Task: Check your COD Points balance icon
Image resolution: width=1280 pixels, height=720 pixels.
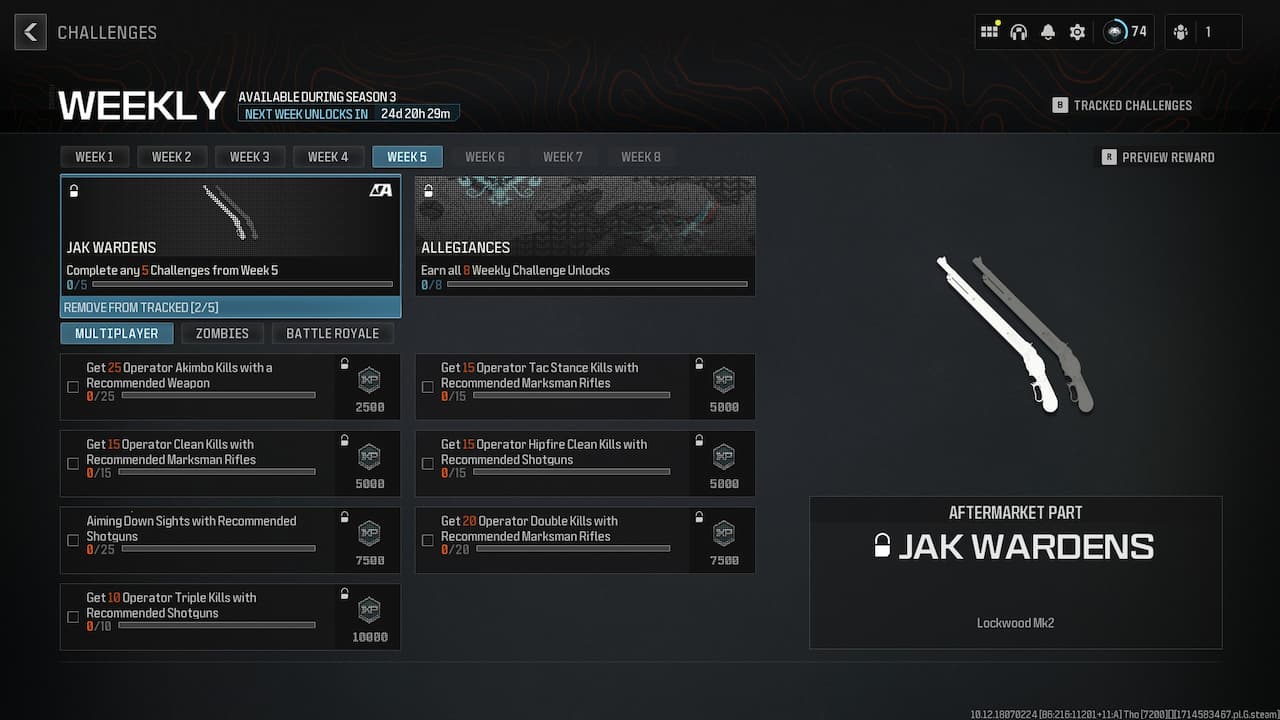Action: [x=1114, y=31]
